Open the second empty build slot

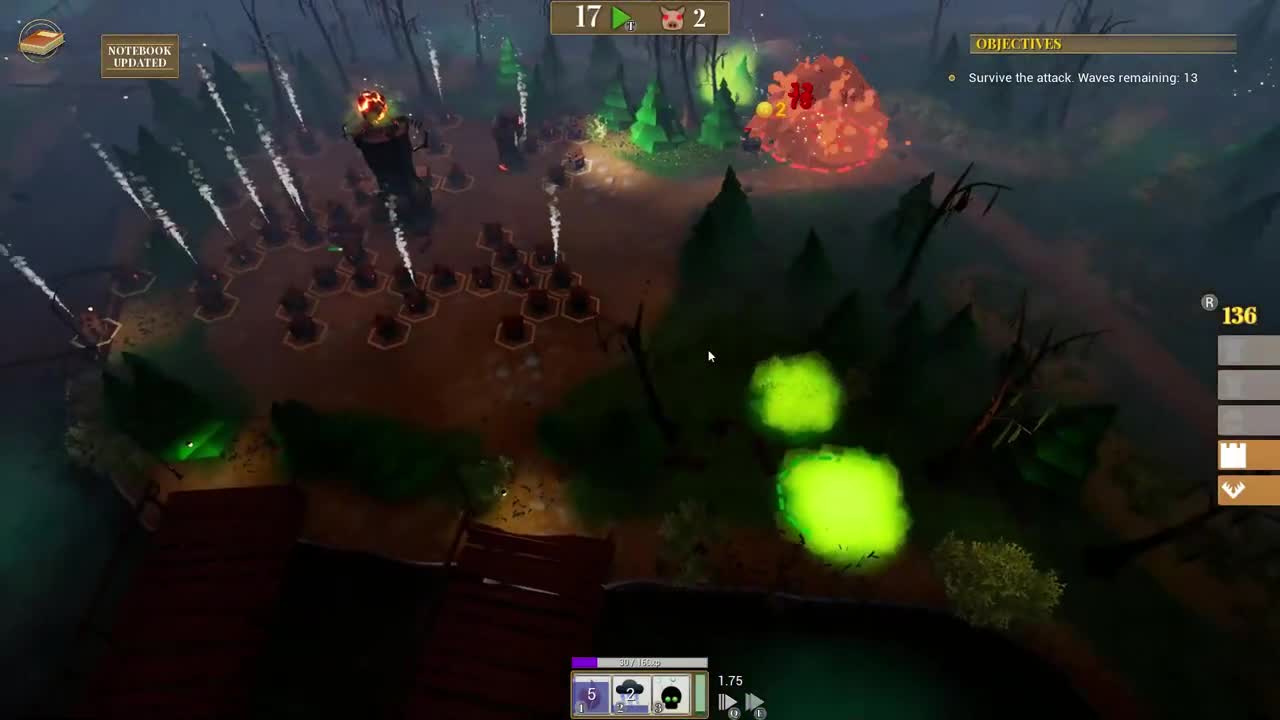point(1245,386)
